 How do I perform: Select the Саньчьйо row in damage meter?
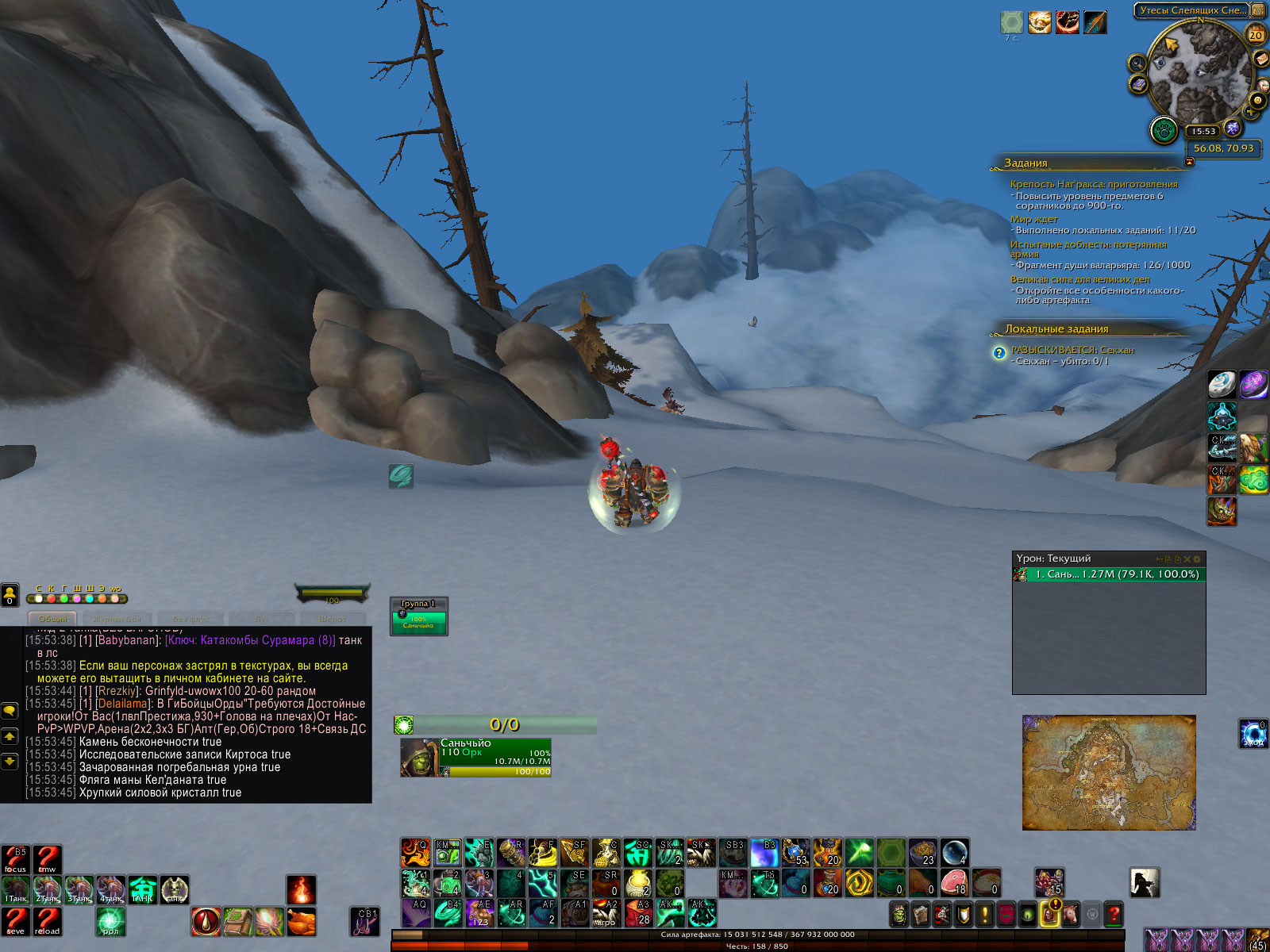pos(1109,574)
